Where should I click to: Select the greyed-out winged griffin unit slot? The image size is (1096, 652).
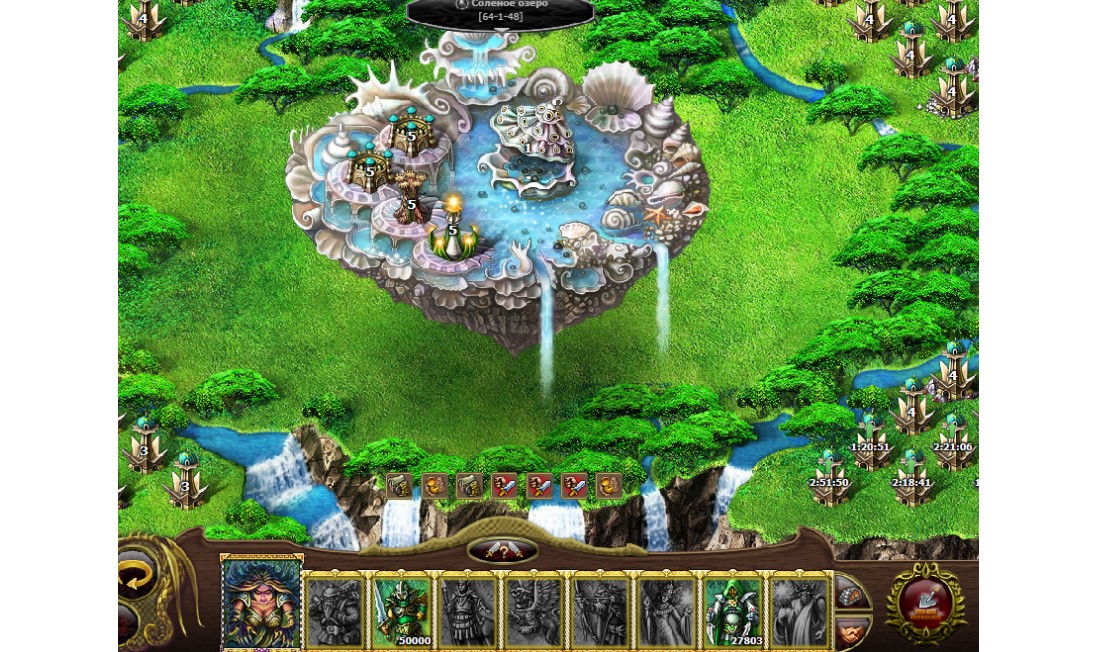coord(534,610)
